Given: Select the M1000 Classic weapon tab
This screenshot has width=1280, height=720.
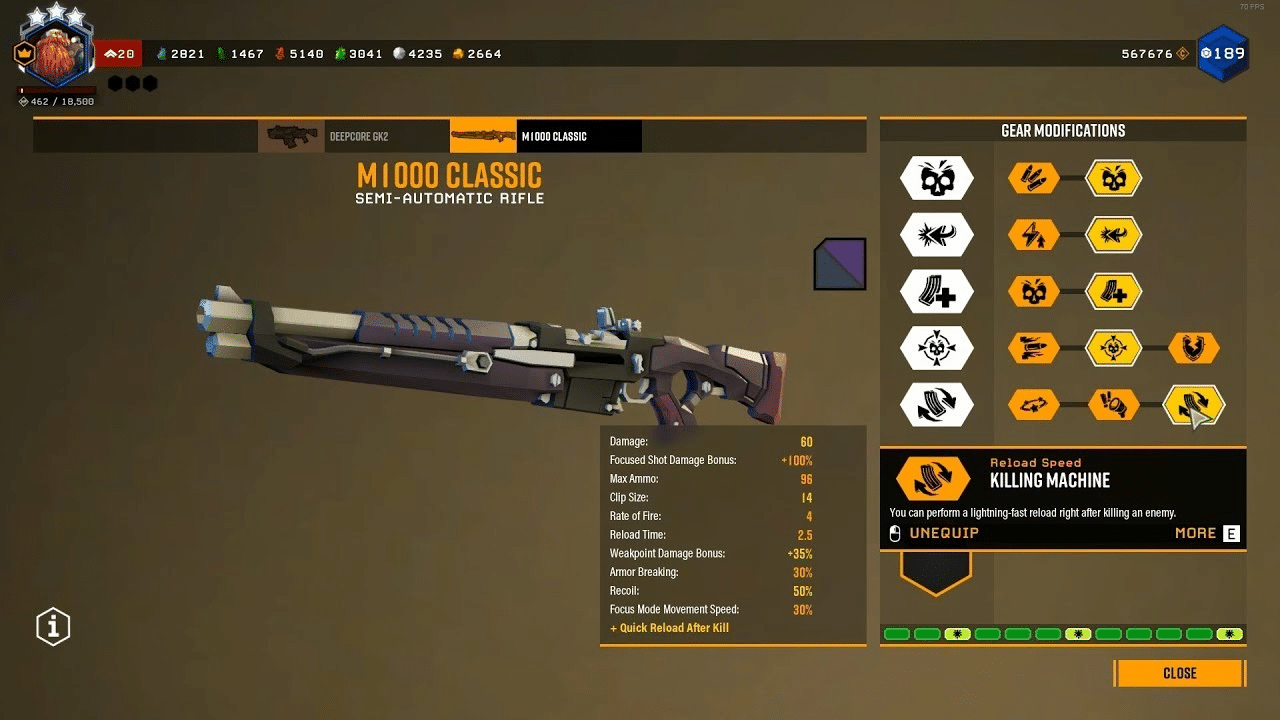Looking at the screenshot, I should coord(545,136).
